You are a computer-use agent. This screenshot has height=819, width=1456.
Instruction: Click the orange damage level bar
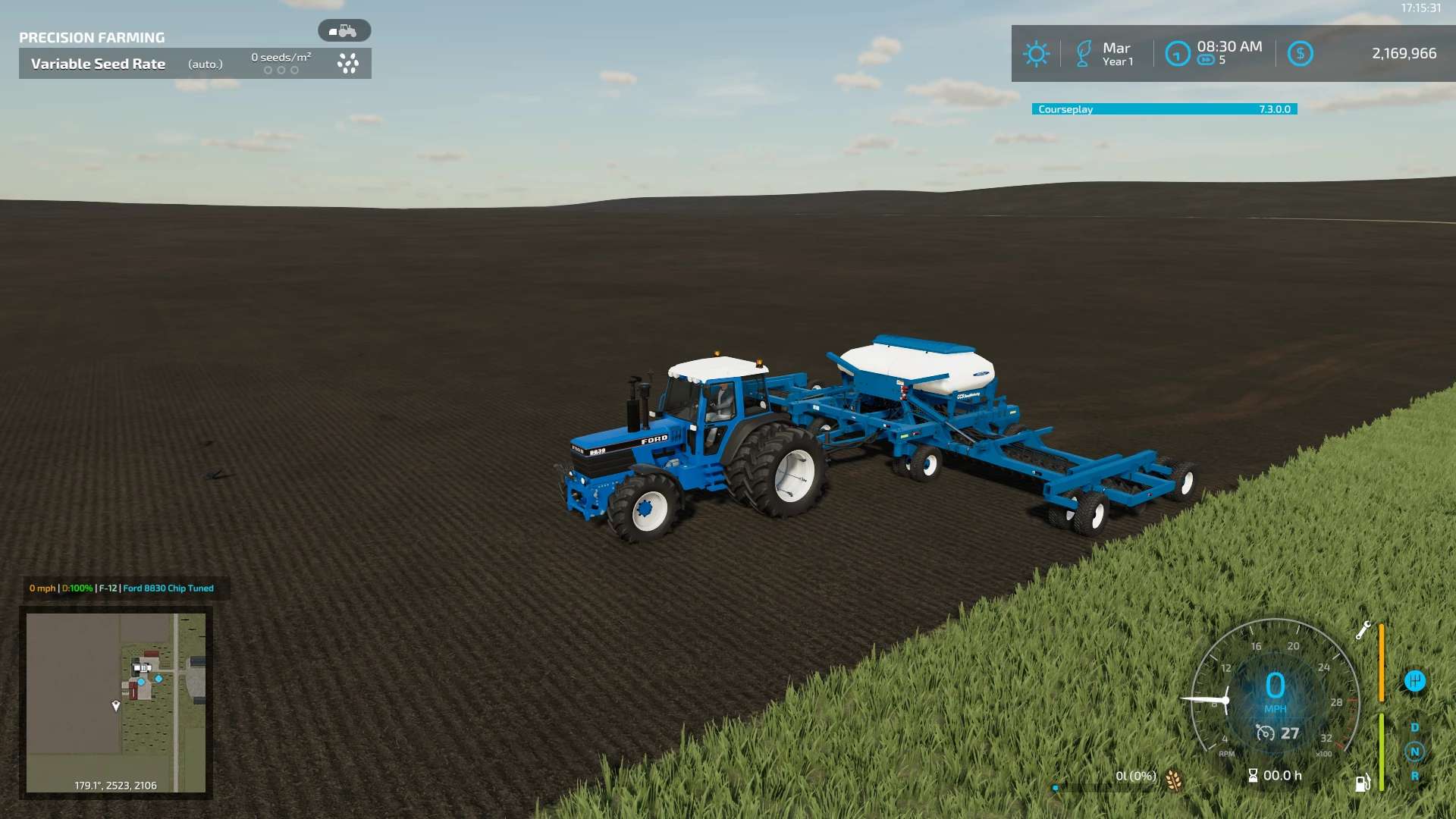[1381, 662]
